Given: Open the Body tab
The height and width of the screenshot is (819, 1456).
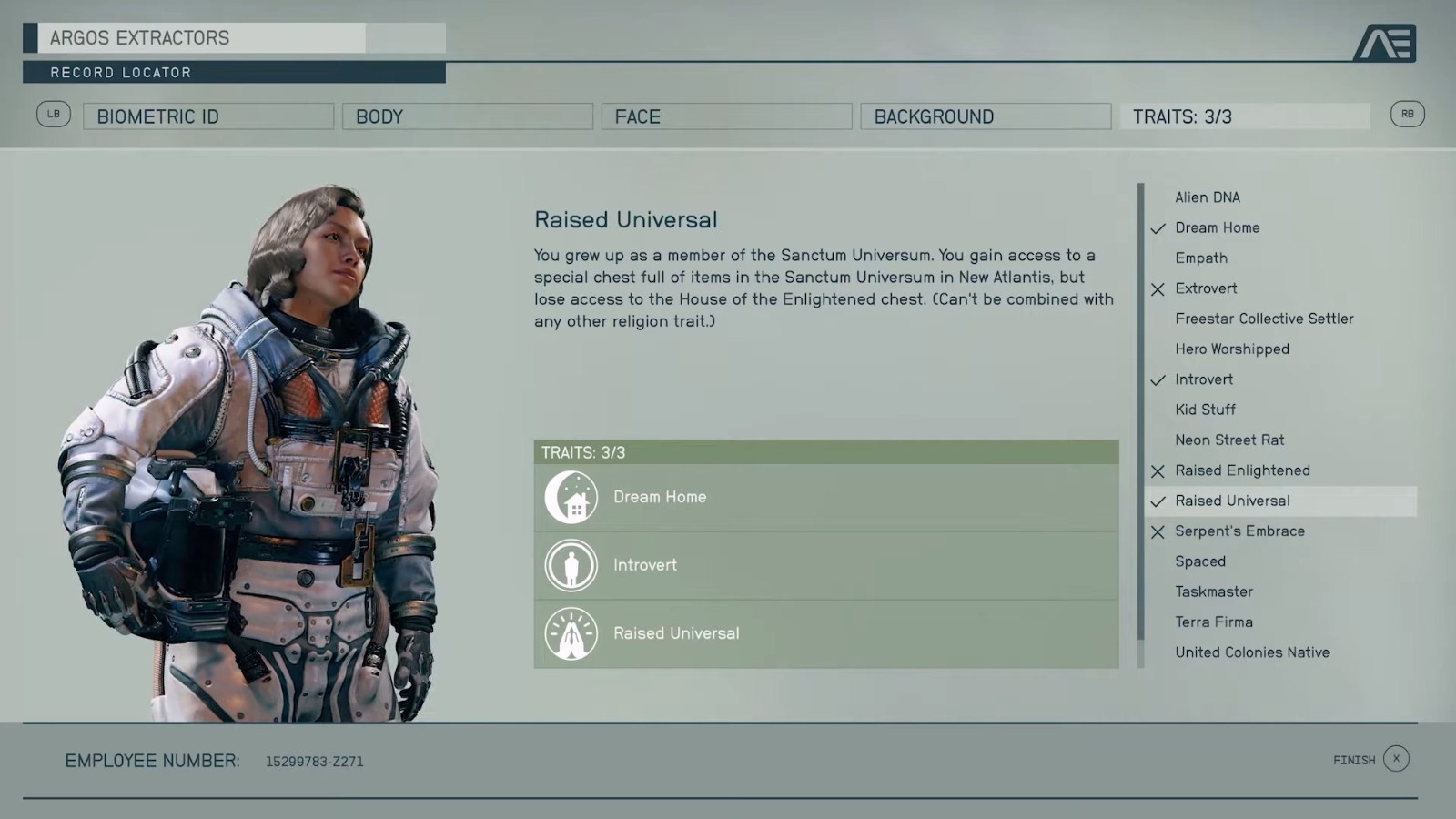Looking at the screenshot, I should (467, 116).
